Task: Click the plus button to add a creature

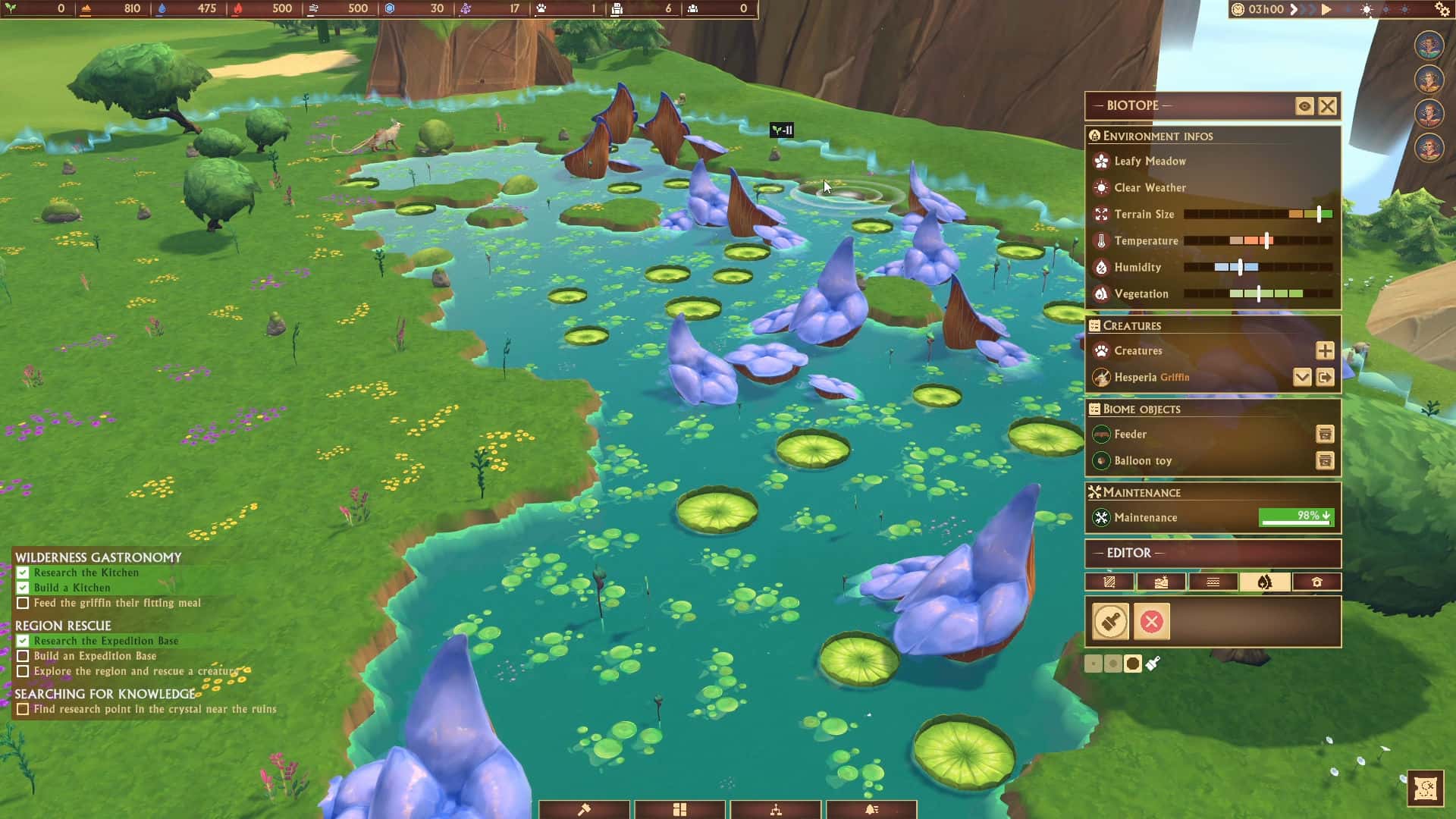Action: point(1325,350)
